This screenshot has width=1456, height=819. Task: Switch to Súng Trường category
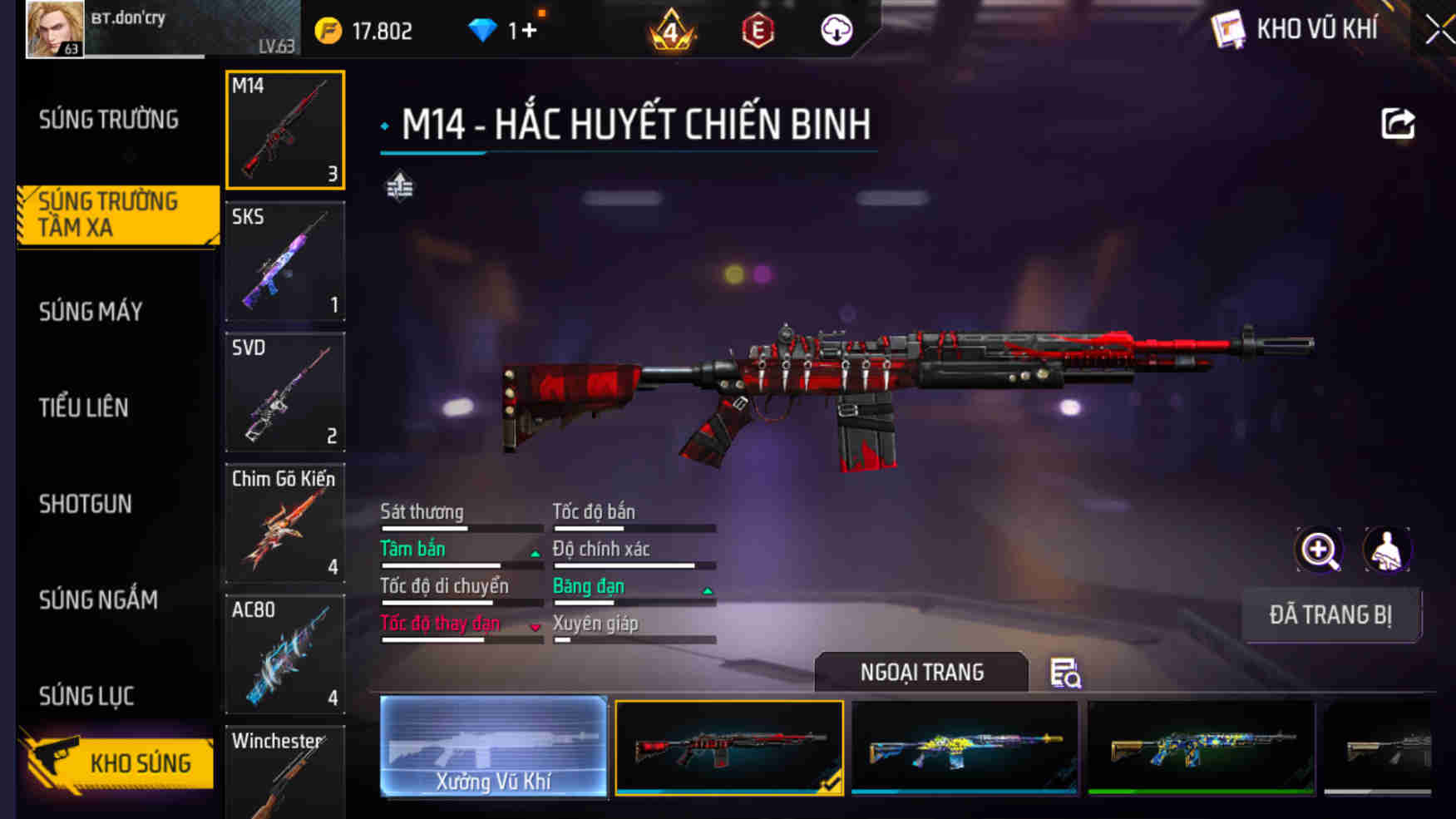pyautogui.click(x=109, y=120)
